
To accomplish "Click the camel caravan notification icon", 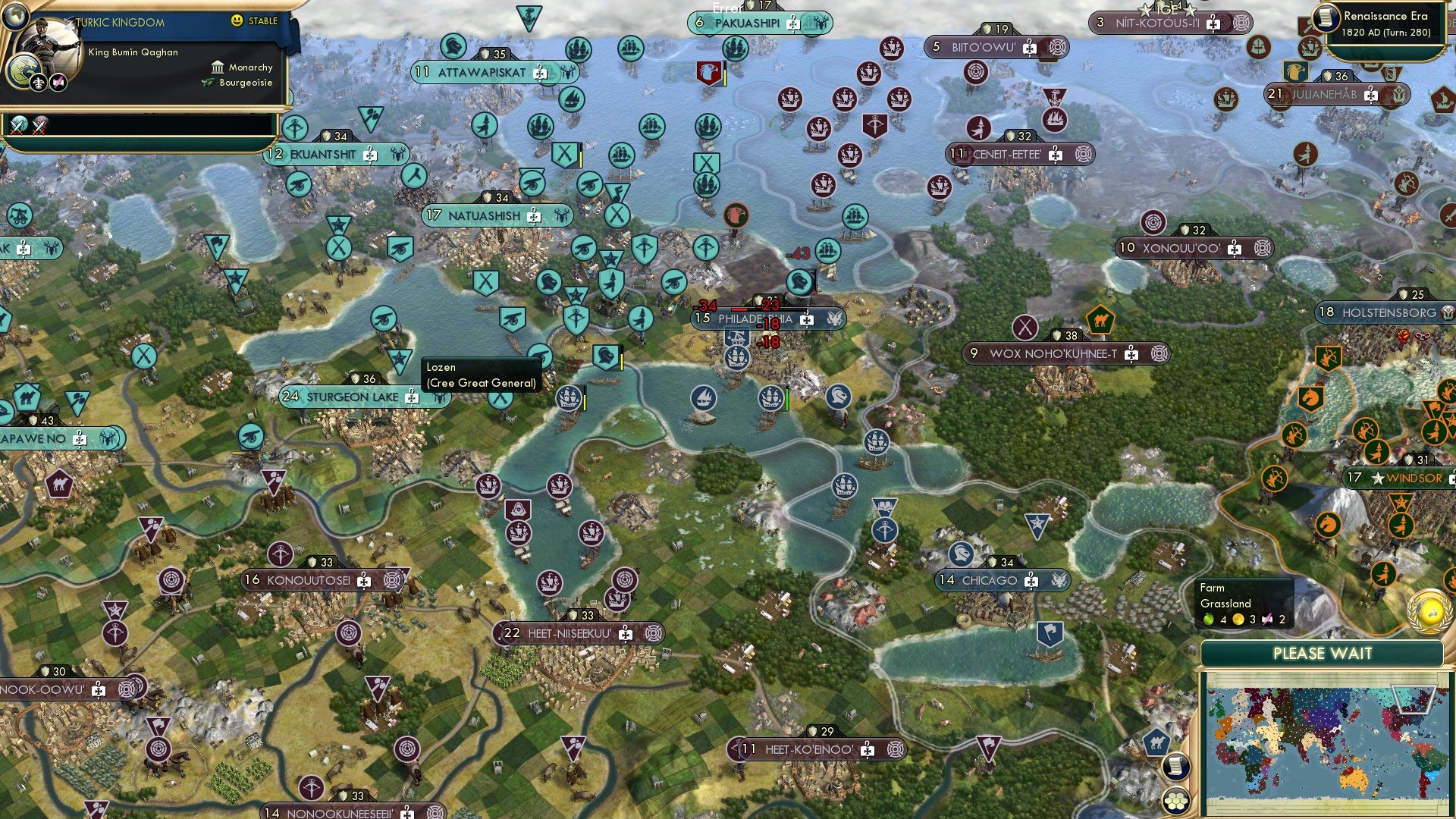I will coord(1158,742).
